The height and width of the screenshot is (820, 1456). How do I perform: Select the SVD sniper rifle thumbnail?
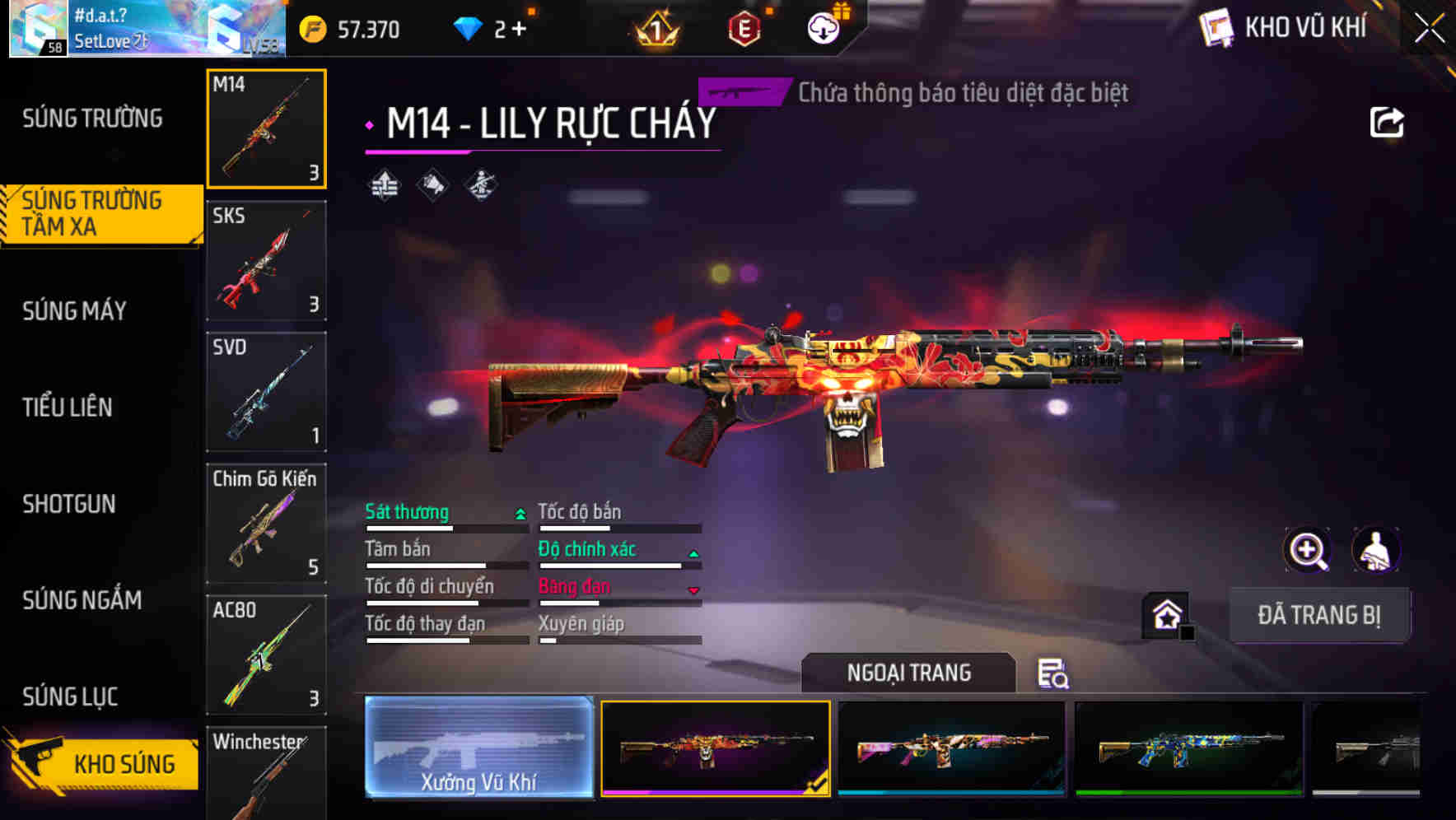point(265,393)
